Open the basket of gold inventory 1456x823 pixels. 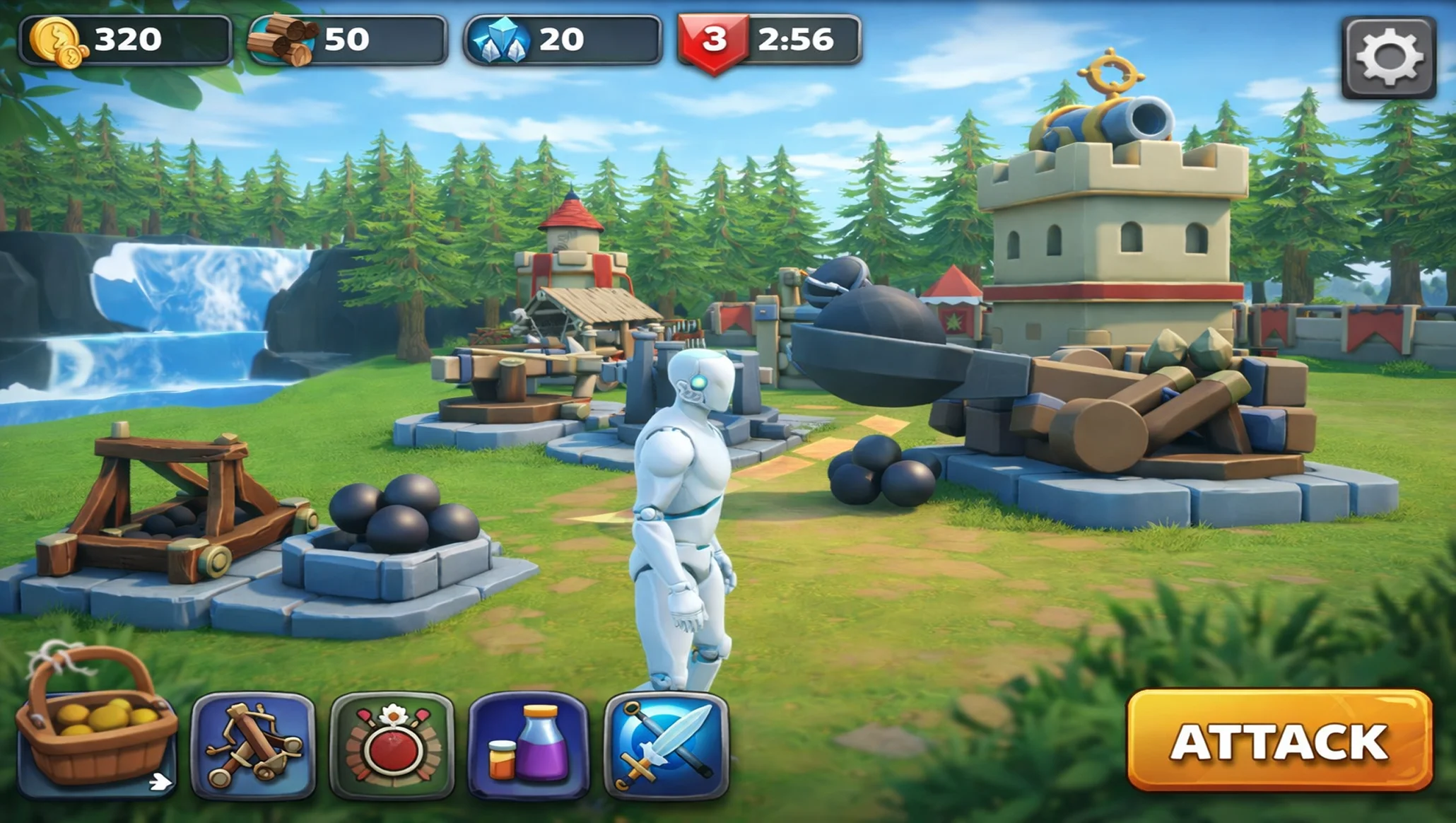click(x=95, y=728)
